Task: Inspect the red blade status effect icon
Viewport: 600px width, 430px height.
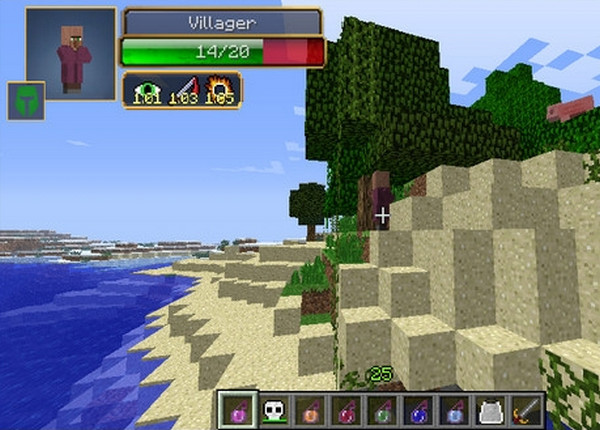Action: 182,90
